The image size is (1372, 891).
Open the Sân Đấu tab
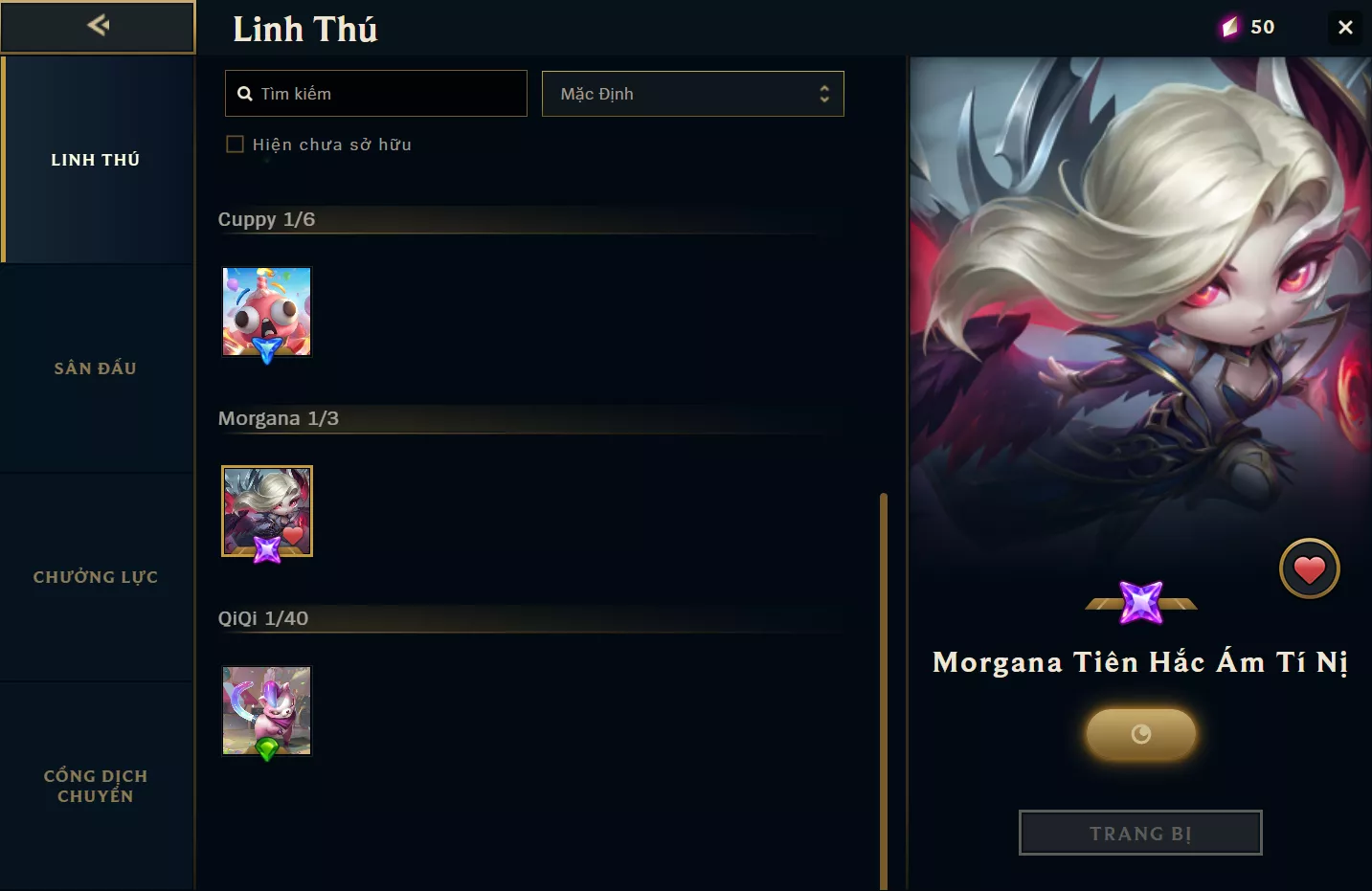96,368
